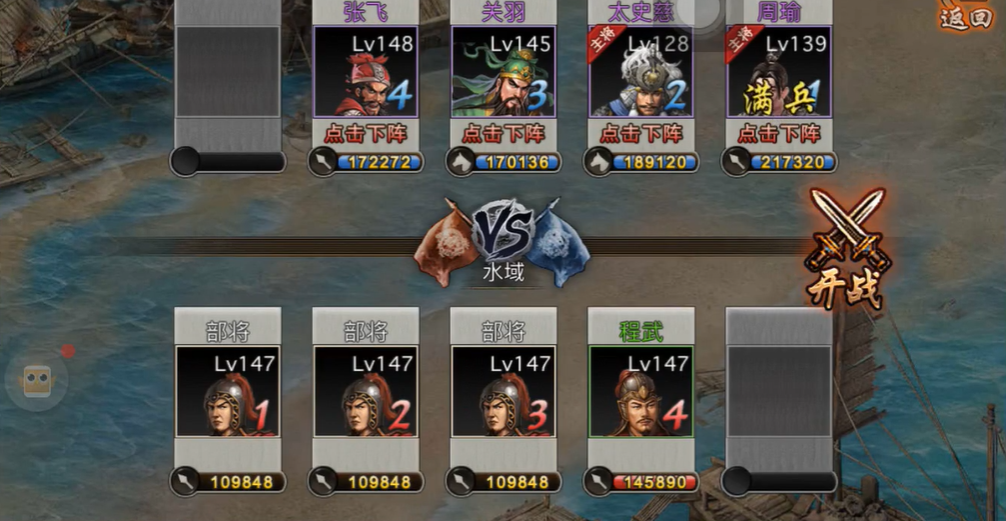Open the robot face floating assistant icon
Viewport: 1006px width, 521px height.
(x=37, y=381)
